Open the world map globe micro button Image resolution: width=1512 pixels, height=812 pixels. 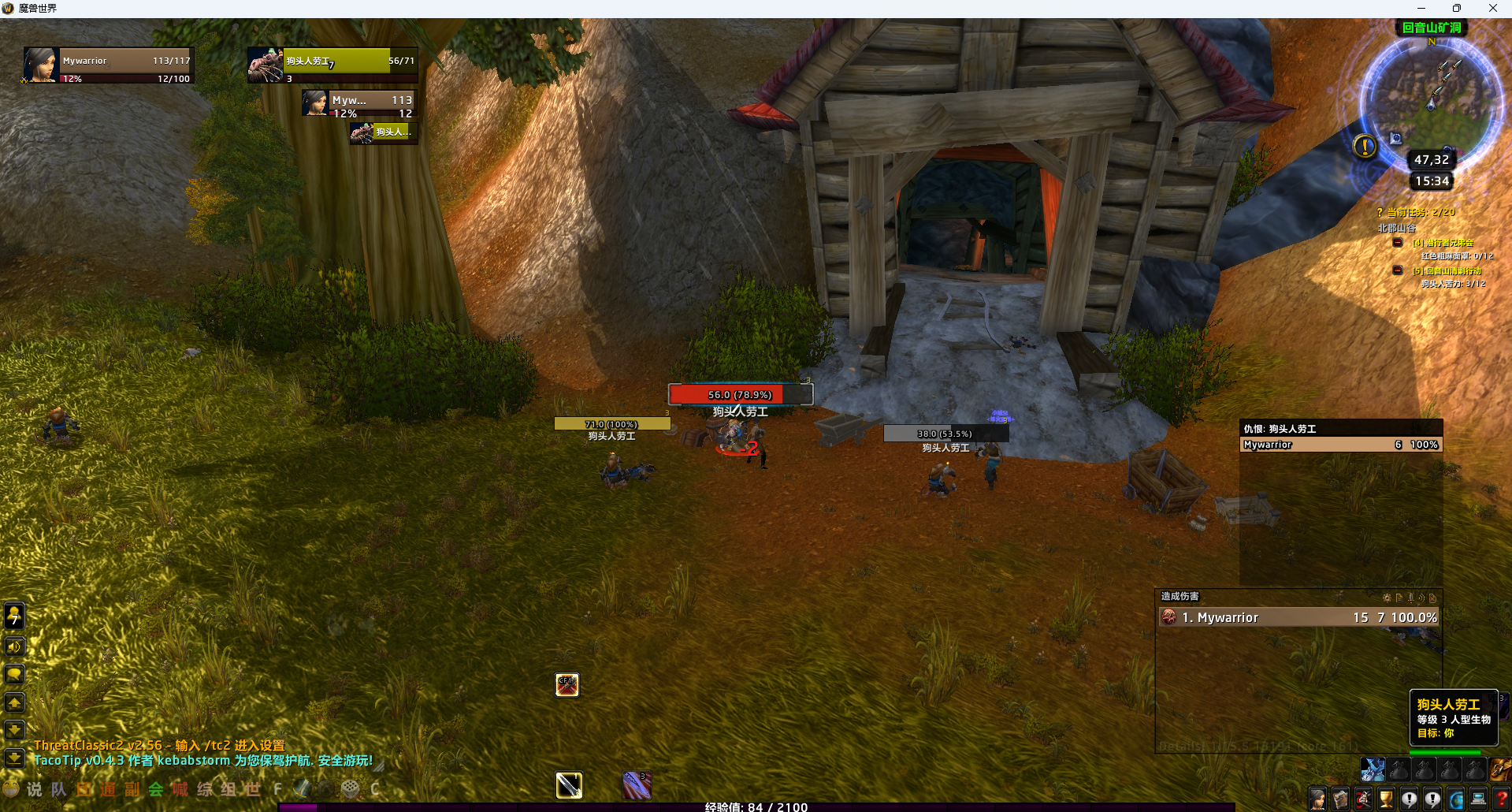click(1455, 799)
